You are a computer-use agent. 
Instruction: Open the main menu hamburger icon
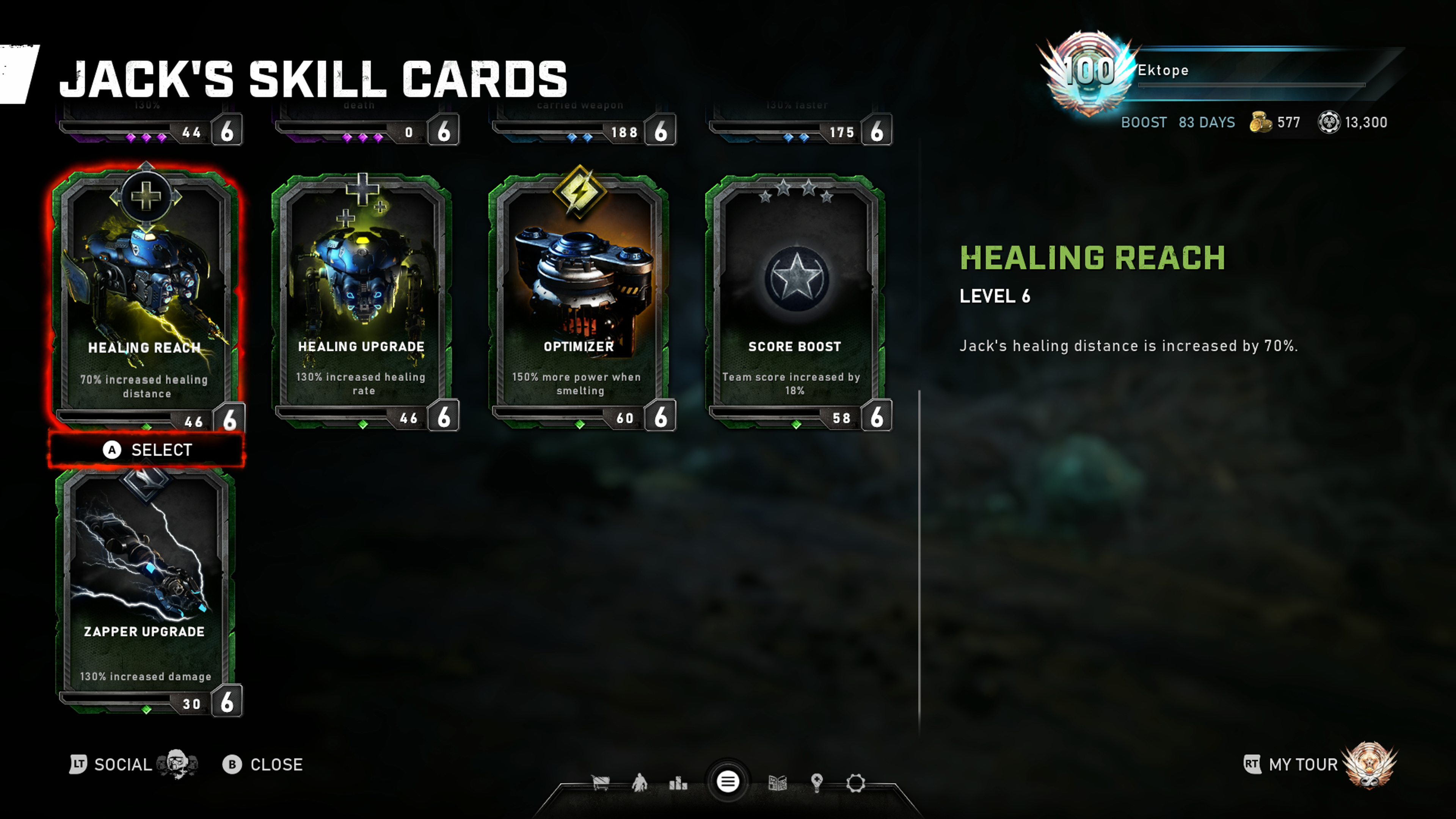tap(728, 782)
